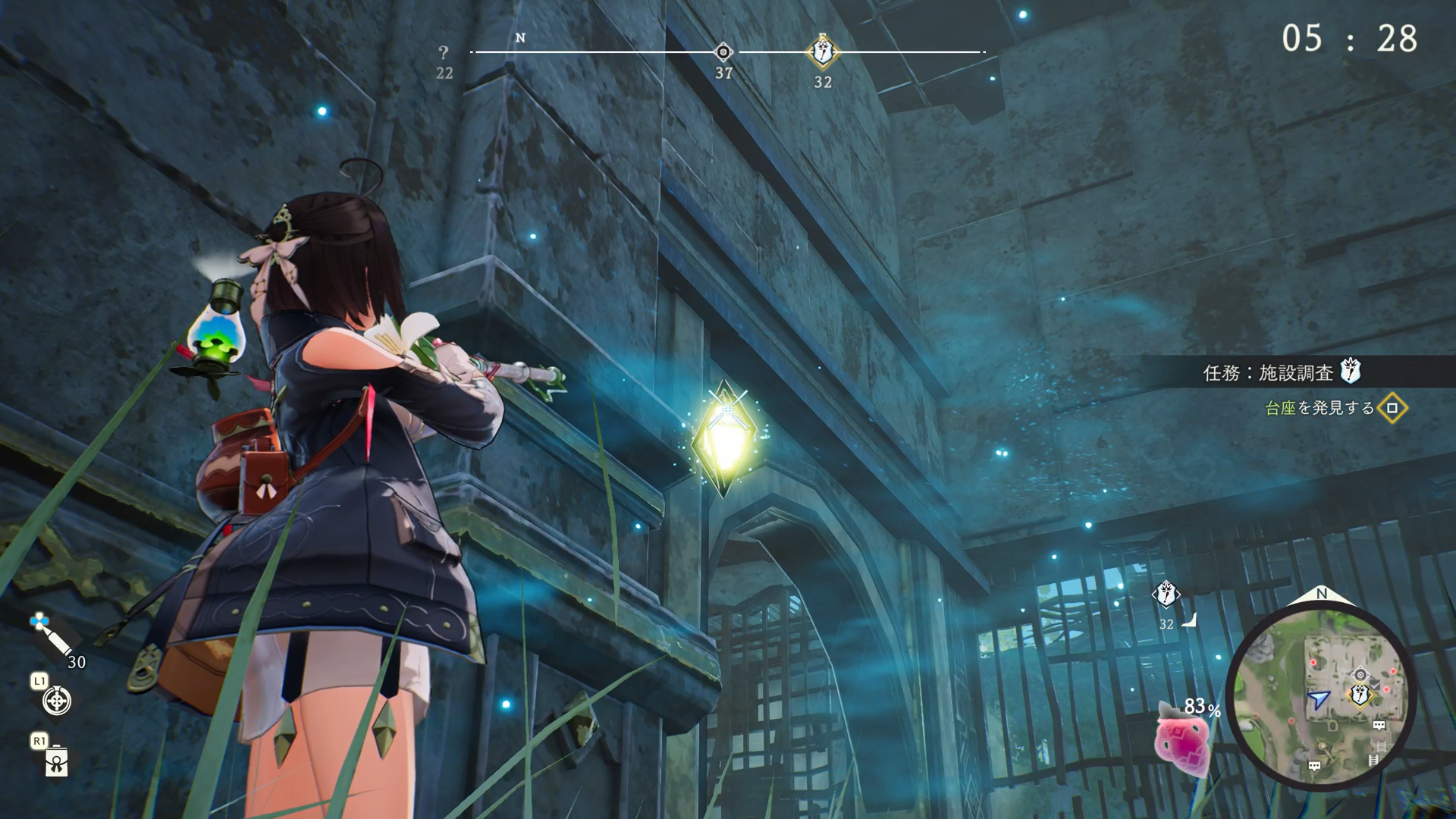
Task: Activate the crosshair targeting icon
Action: pyautogui.click(x=57, y=701)
